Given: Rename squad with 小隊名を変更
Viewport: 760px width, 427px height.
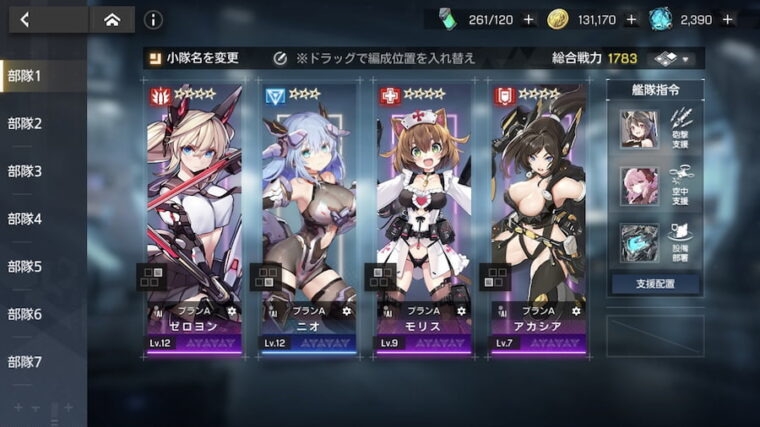Looking at the screenshot, I should pyautogui.click(x=195, y=58).
